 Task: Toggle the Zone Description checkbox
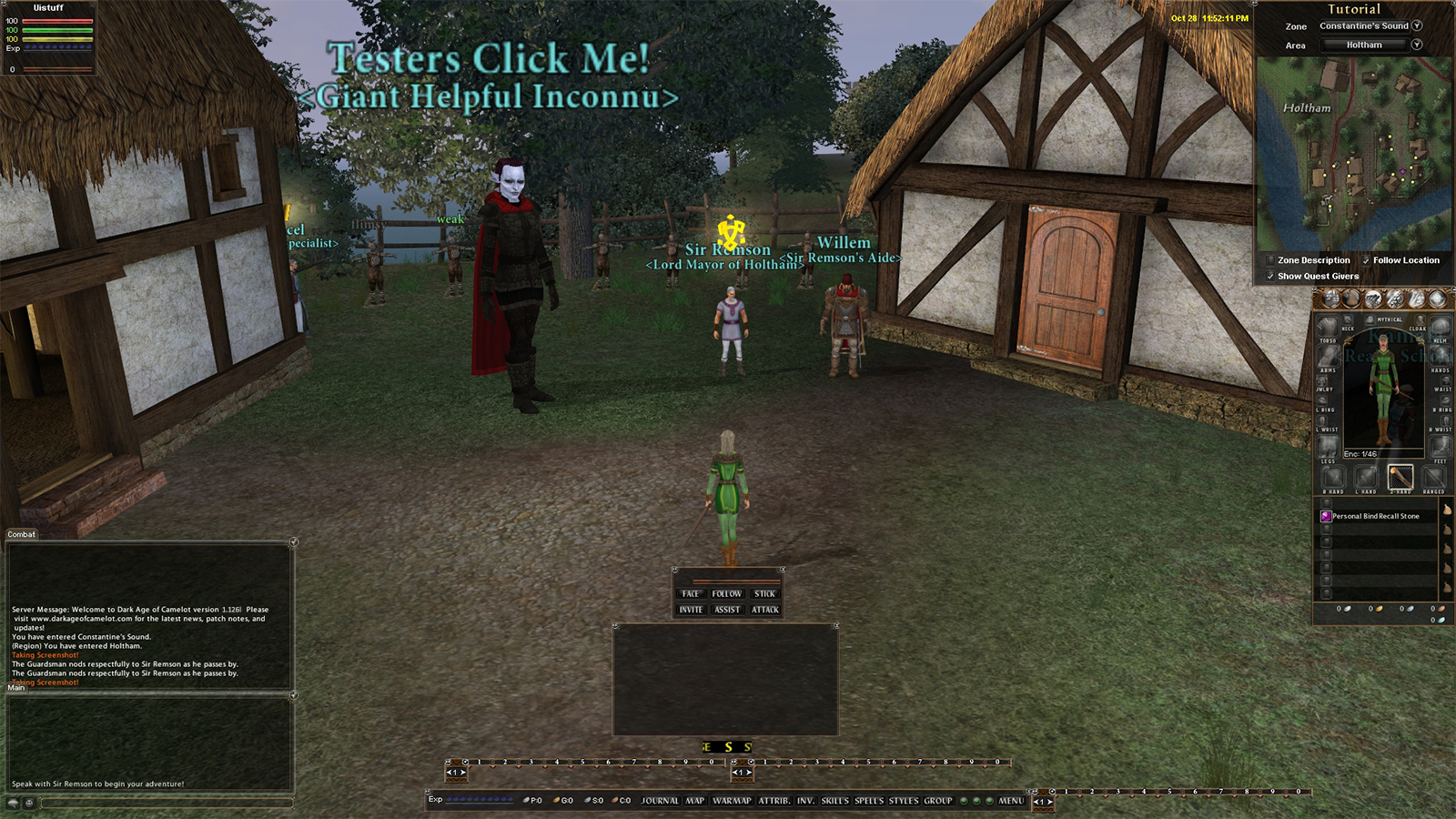(1270, 260)
